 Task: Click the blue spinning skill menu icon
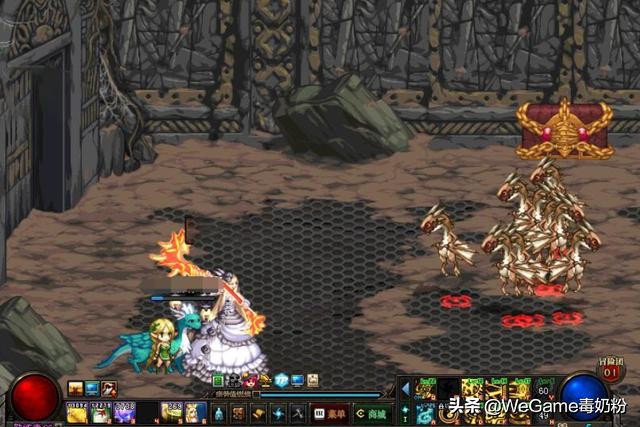coord(277,414)
